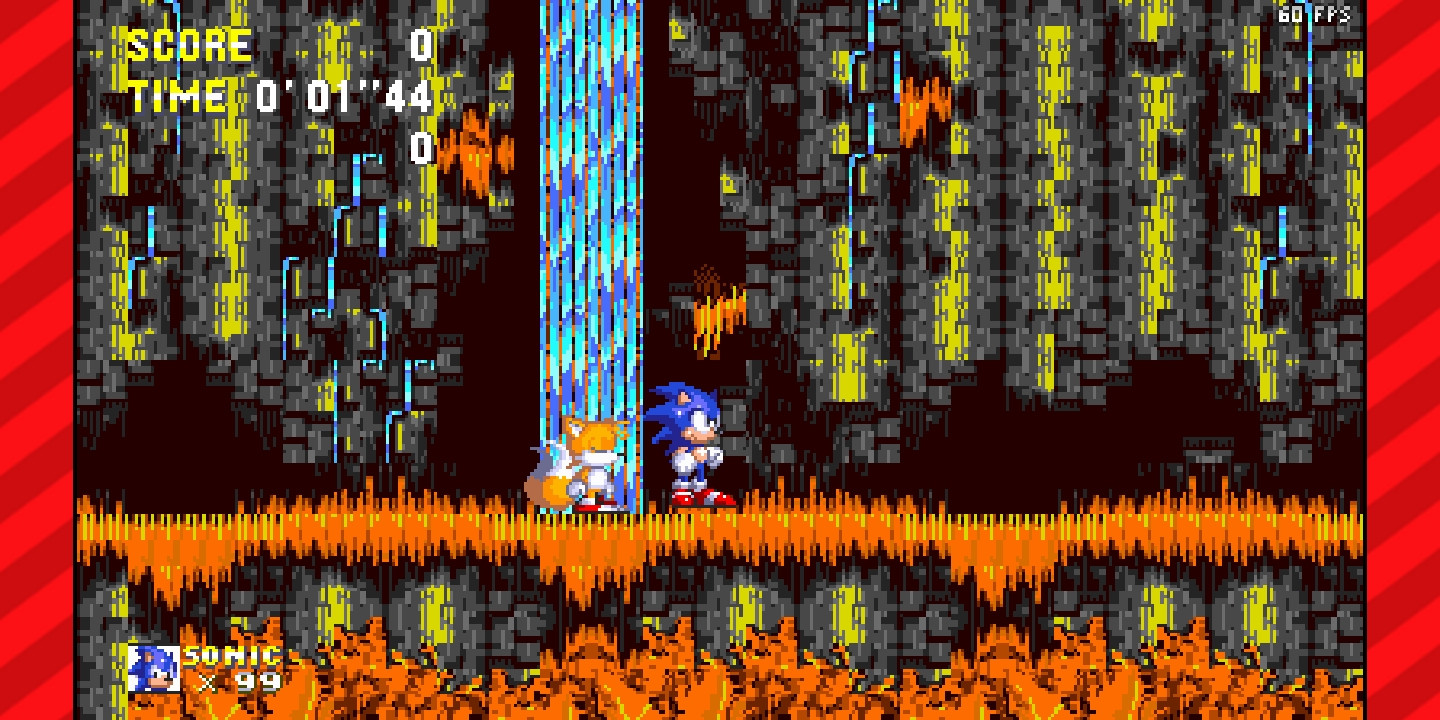Click the rings counter showing 0
Screen dimensions: 1440x720
click(x=423, y=150)
